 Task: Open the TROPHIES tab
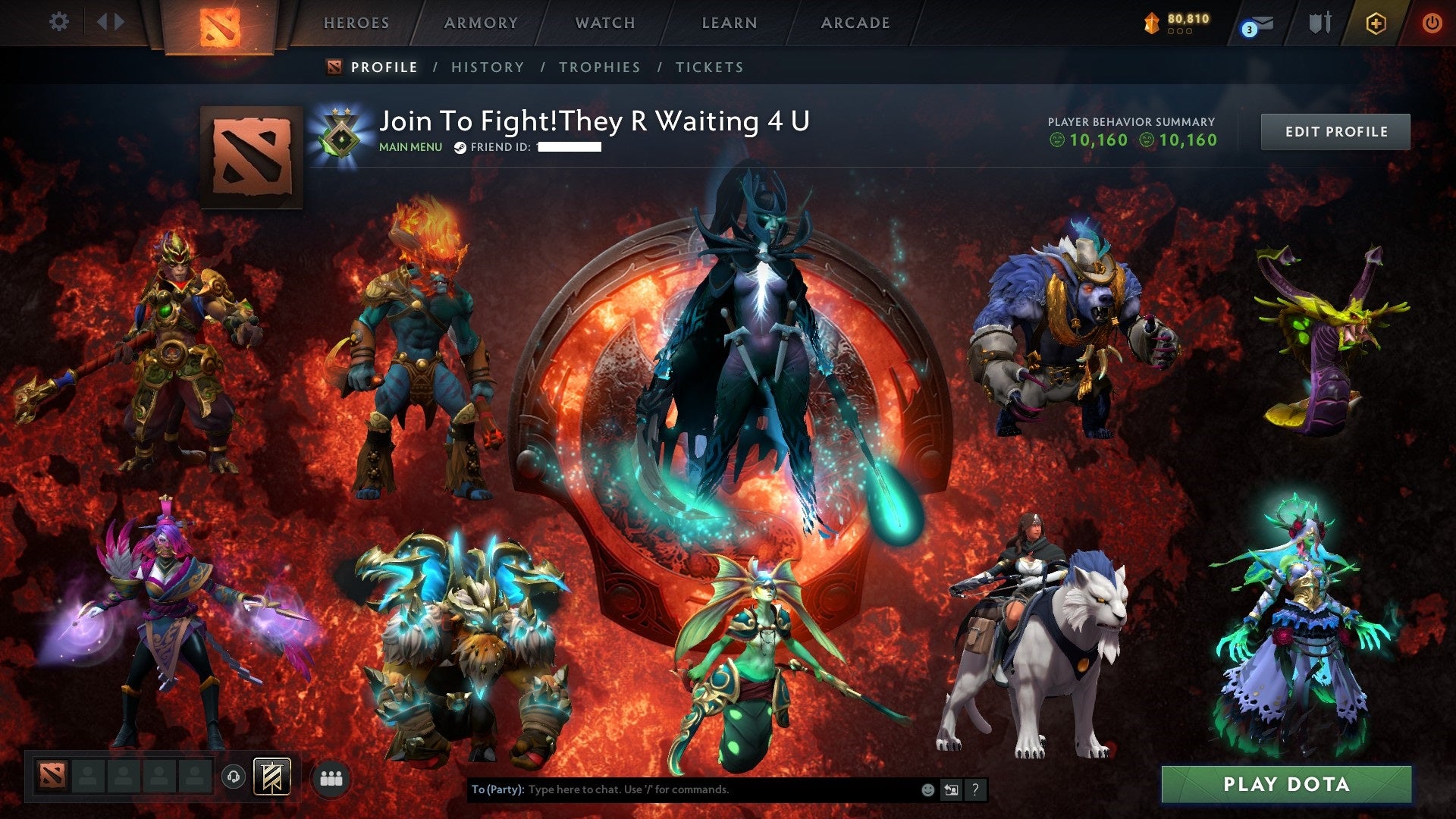598,67
